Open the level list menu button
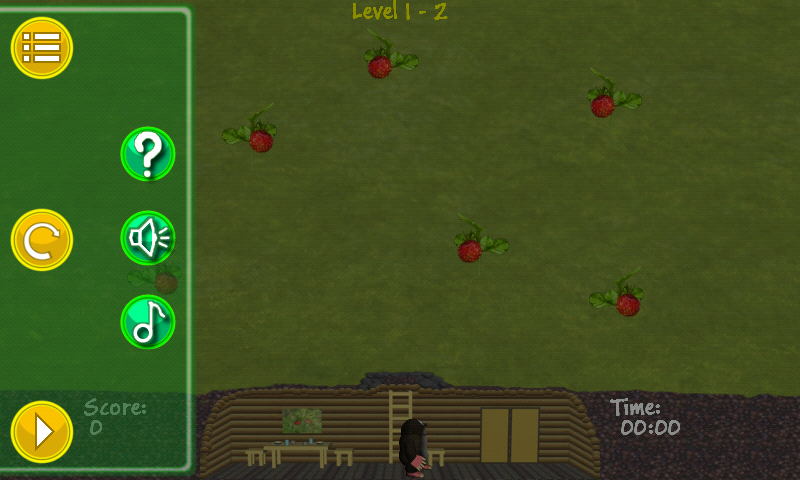 tap(42, 47)
